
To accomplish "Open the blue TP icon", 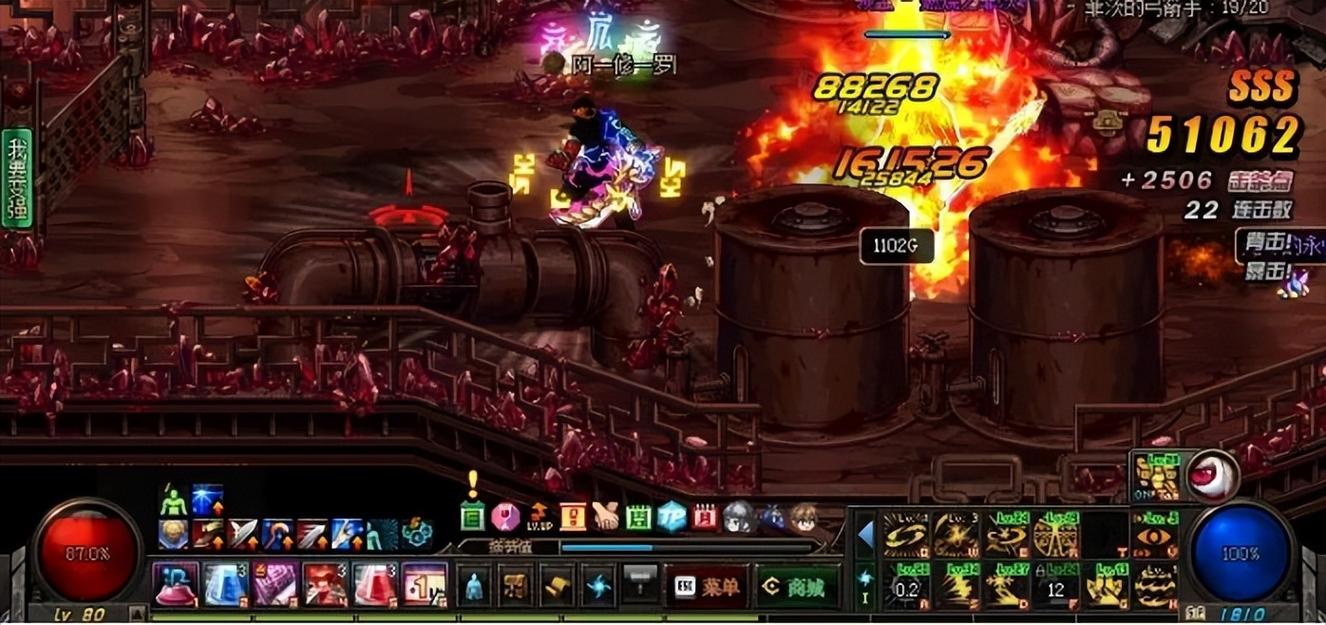I will click(671, 517).
